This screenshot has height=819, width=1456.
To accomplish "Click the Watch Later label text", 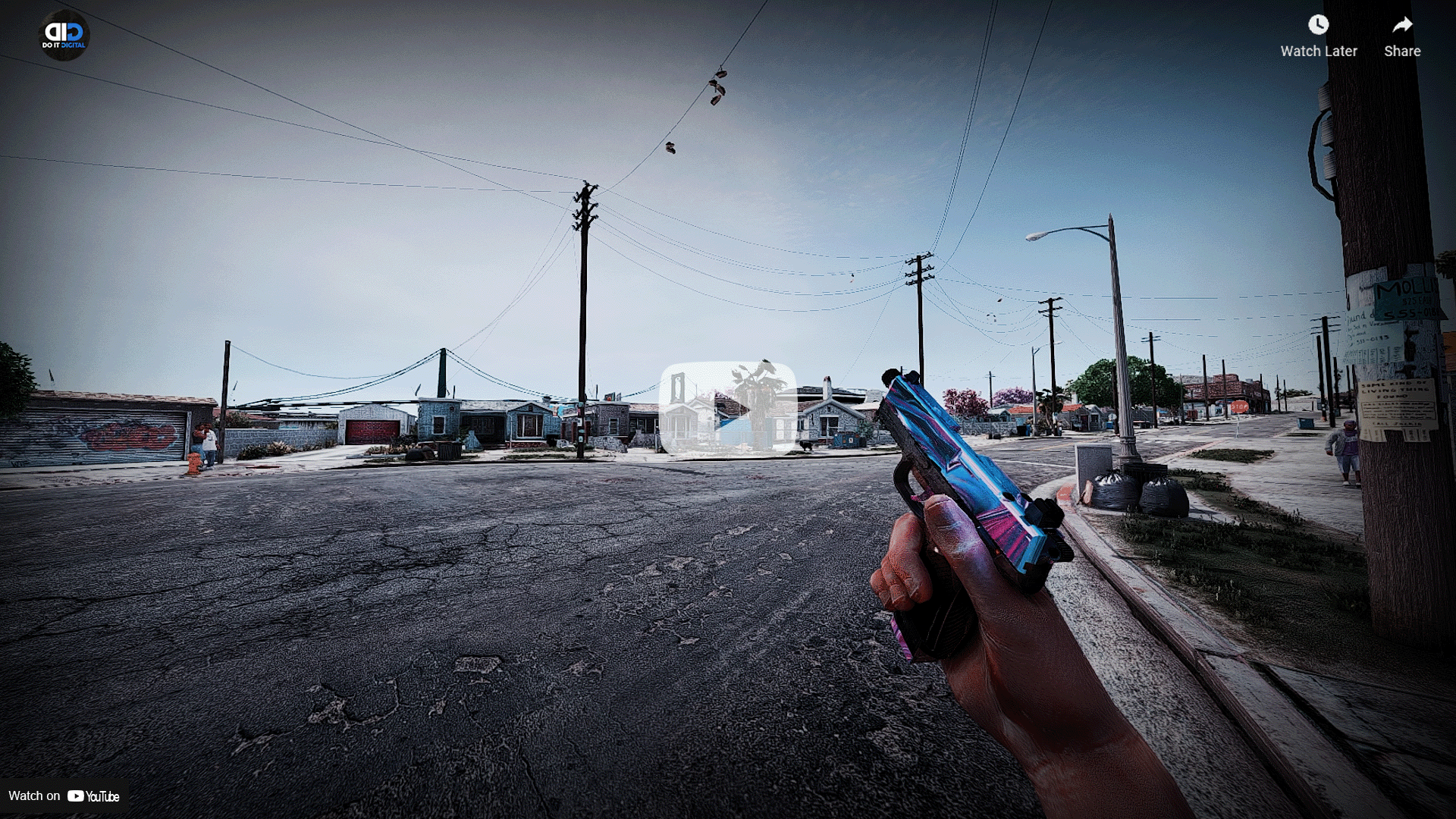I will (1318, 51).
